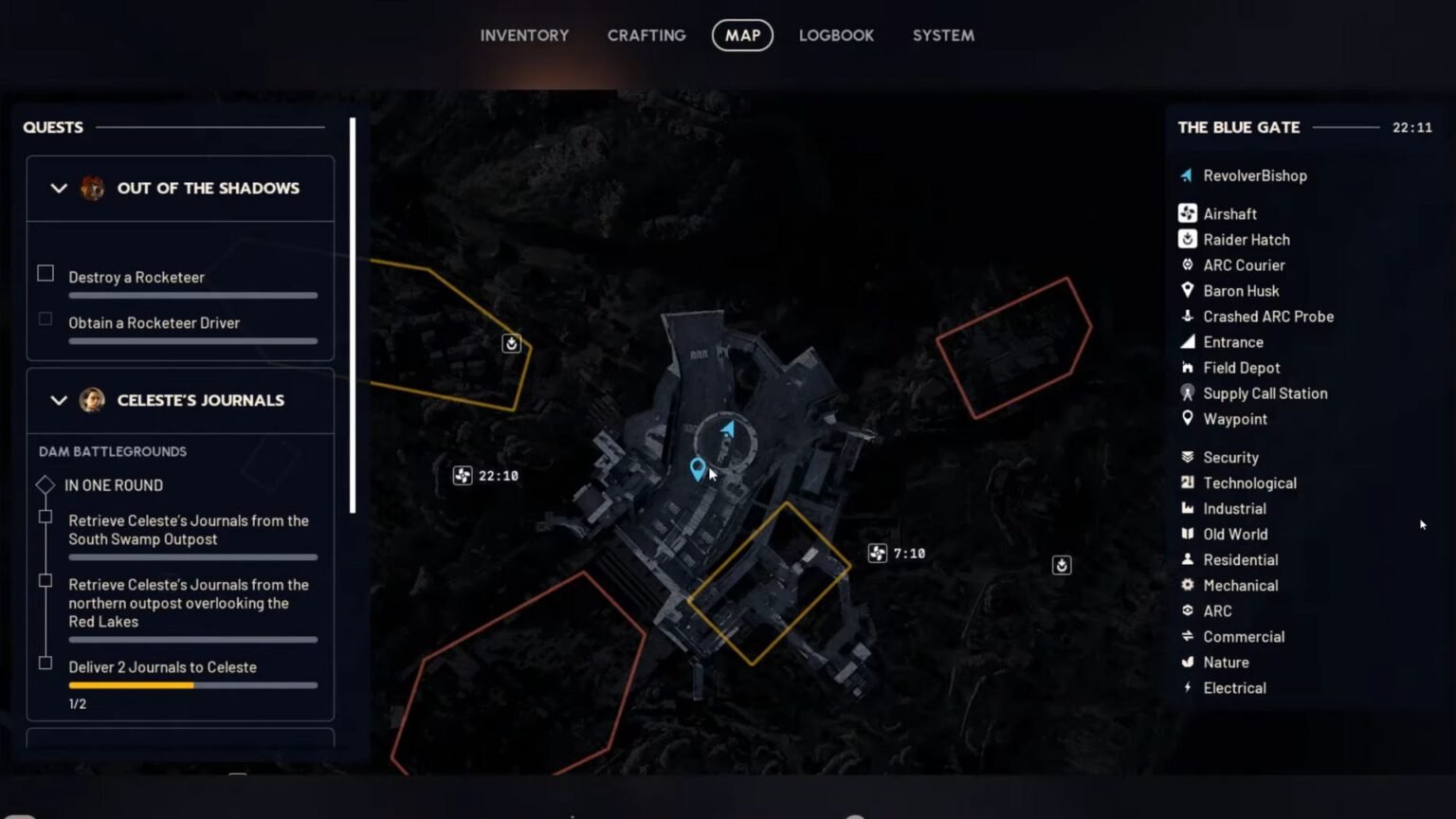The height and width of the screenshot is (819, 1456).
Task: Click the raider hatch icon on the map's right side
Action: pos(1061,564)
